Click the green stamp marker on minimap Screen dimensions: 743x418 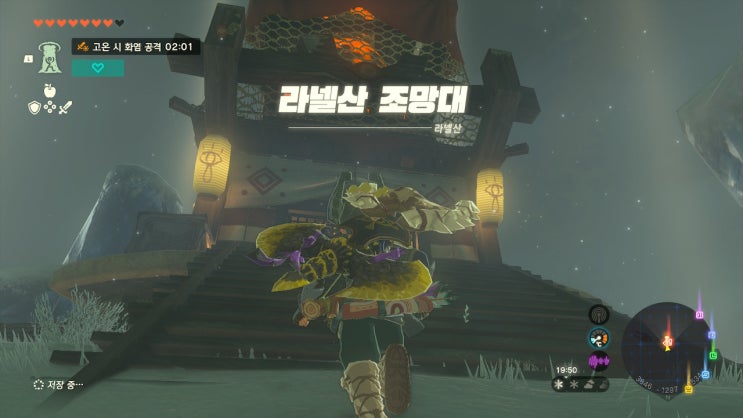pyautogui.click(x=712, y=353)
